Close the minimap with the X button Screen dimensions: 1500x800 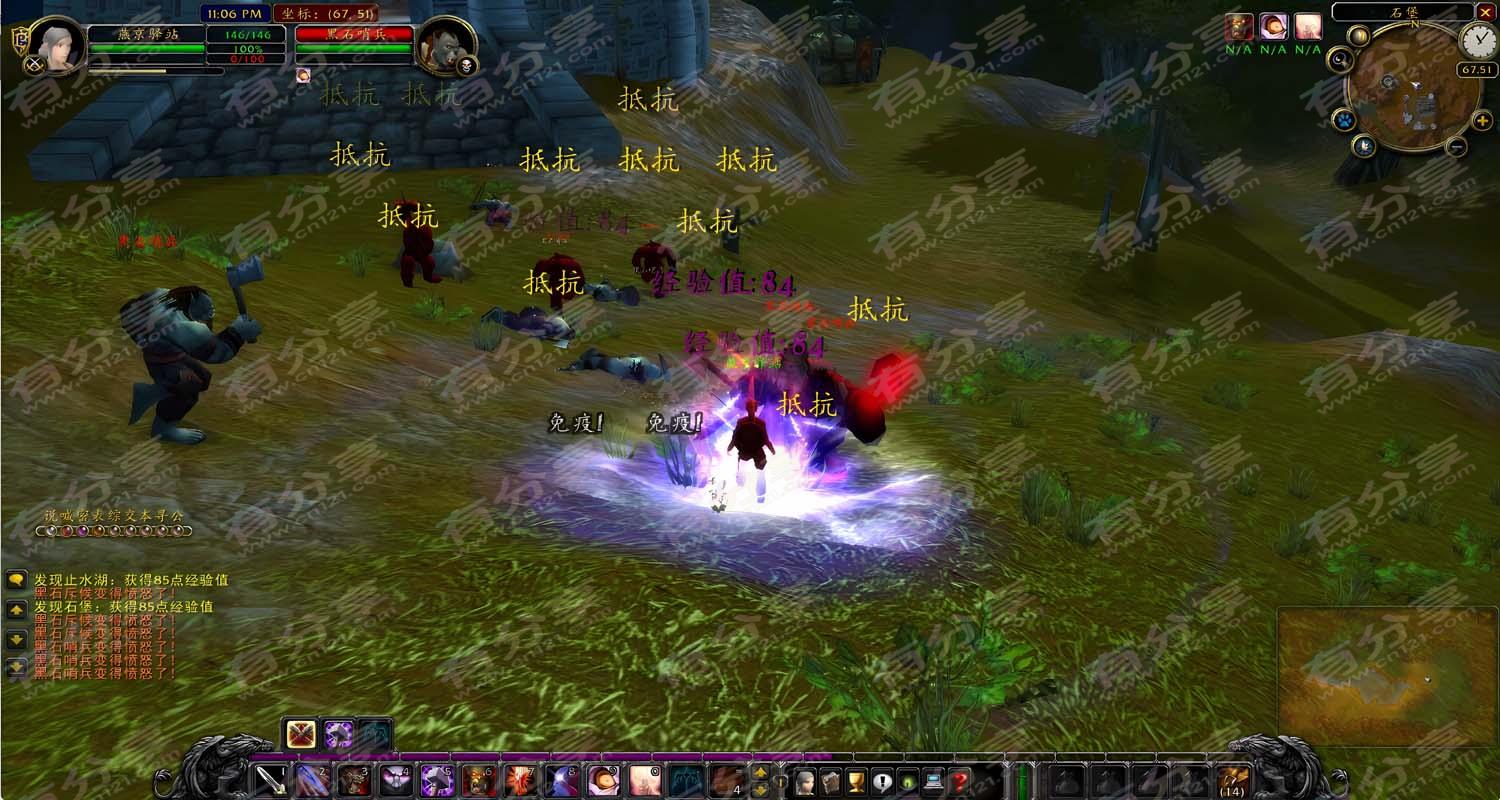pos(1485,12)
